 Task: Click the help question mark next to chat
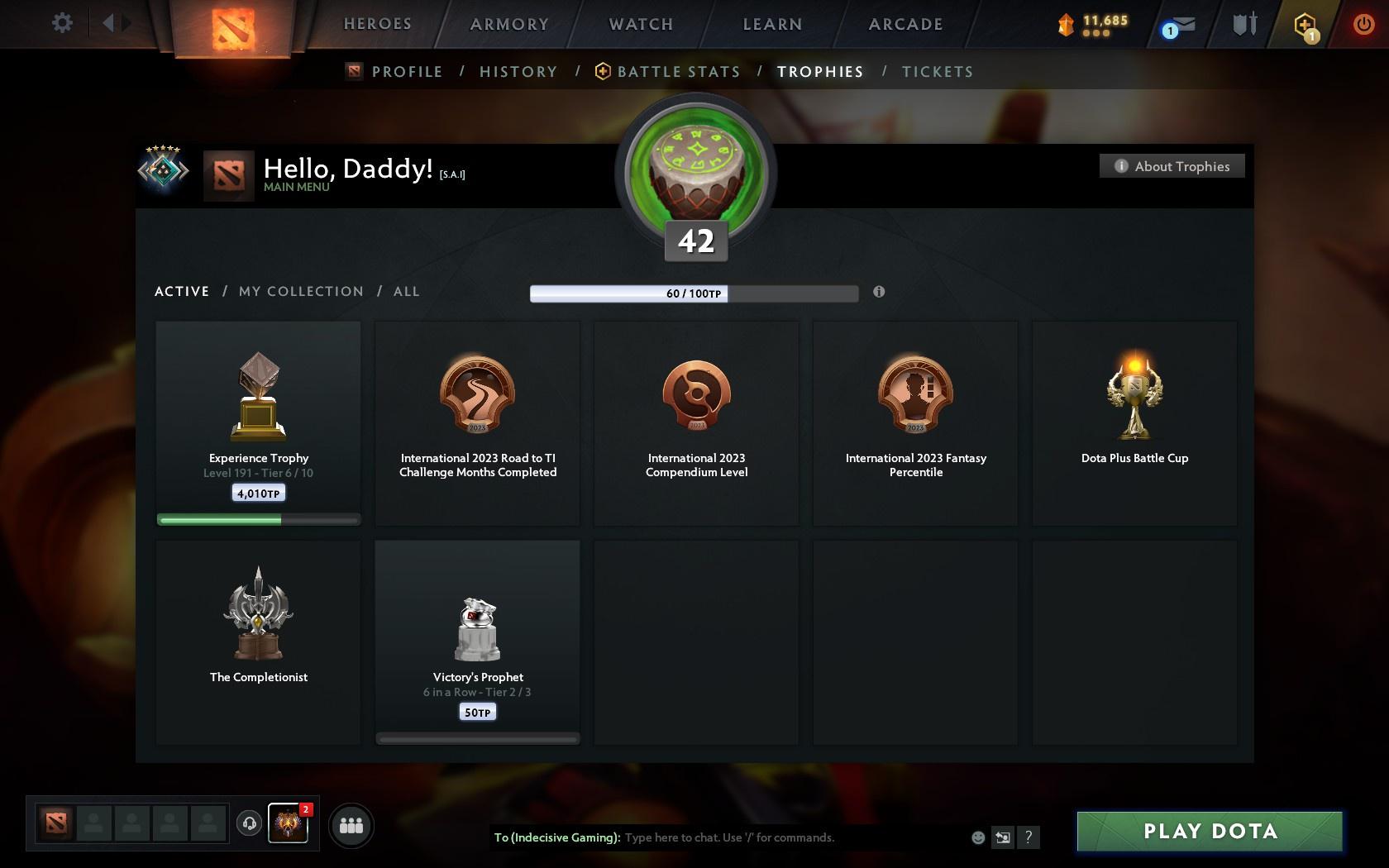1028,837
